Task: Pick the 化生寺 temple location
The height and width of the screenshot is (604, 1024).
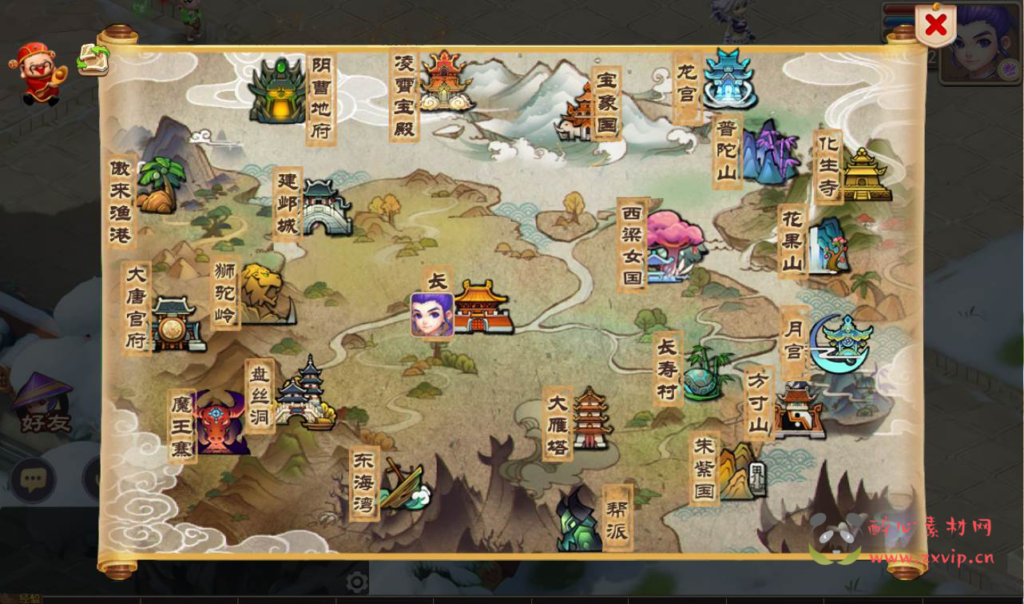Action: (865, 174)
